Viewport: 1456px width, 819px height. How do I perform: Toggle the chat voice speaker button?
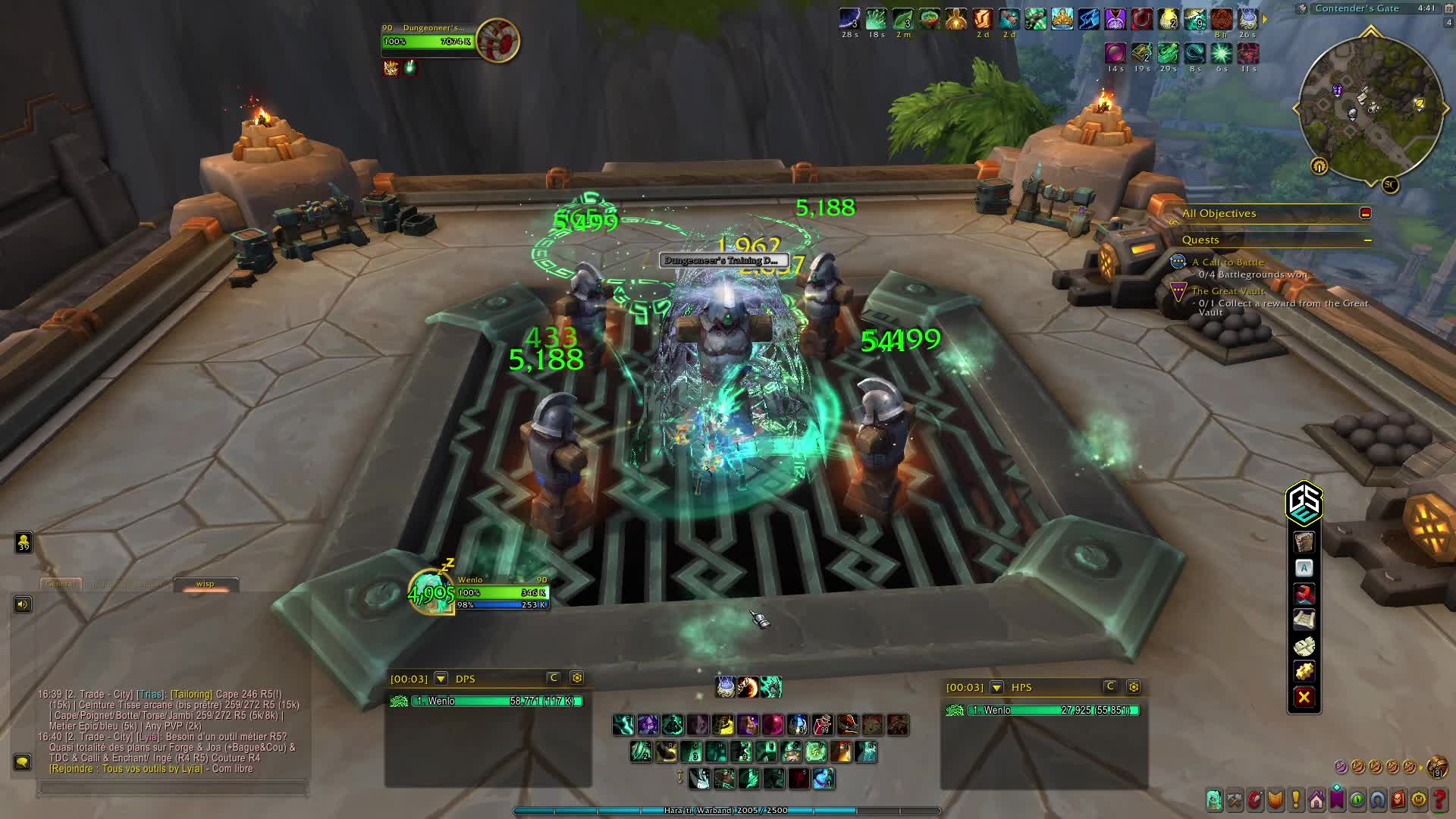(x=23, y=604)
